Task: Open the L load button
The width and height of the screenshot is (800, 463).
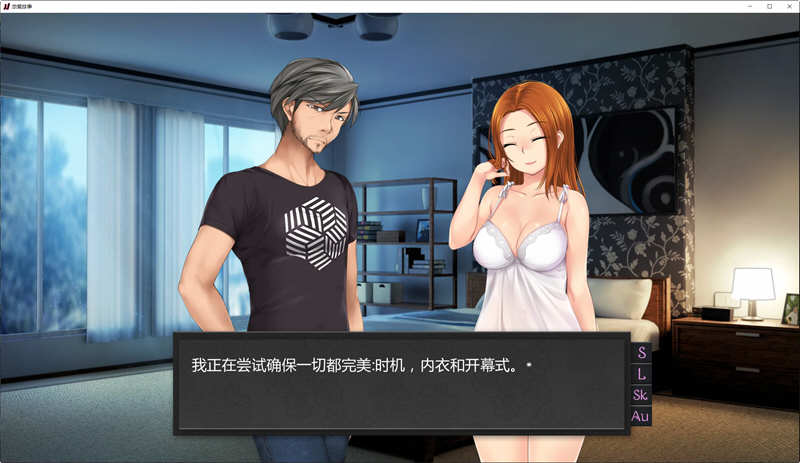Action: tap(641, 374)
